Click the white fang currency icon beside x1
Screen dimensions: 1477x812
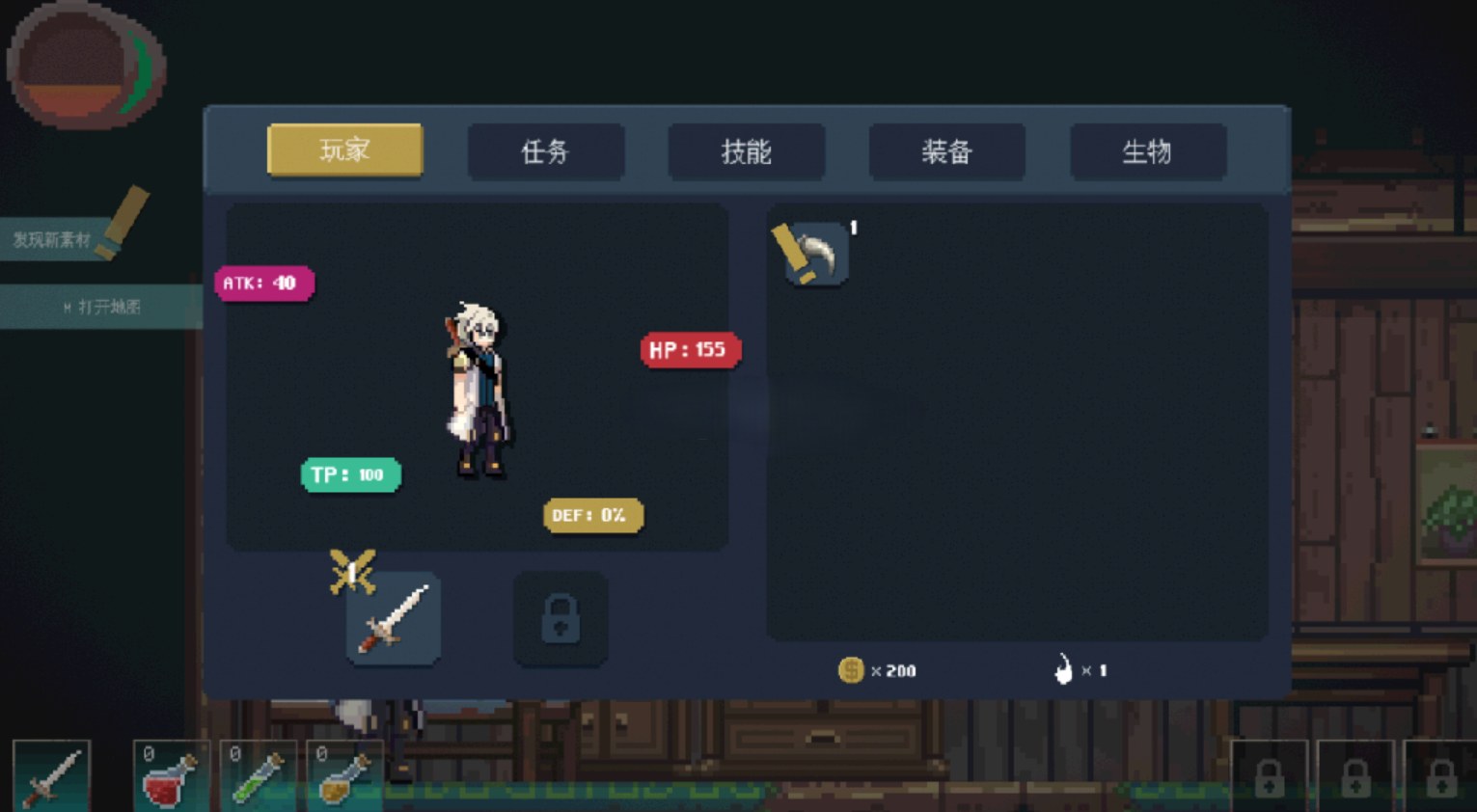click(x=1064, y=668)
